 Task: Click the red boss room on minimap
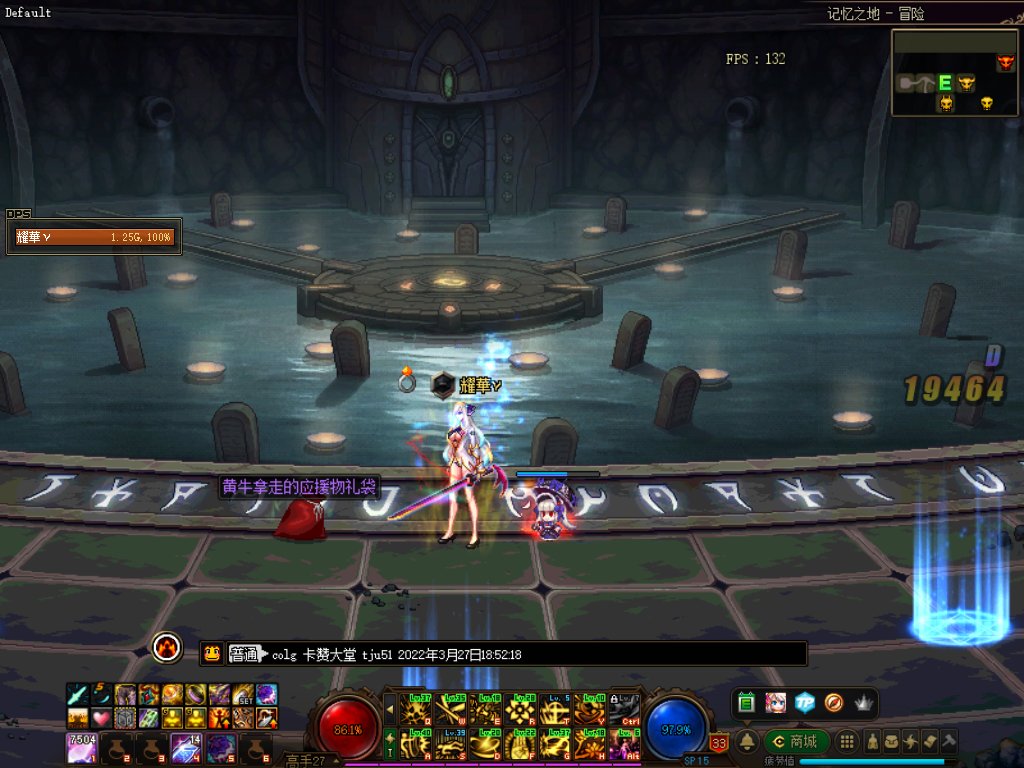tap(1004, 63)
